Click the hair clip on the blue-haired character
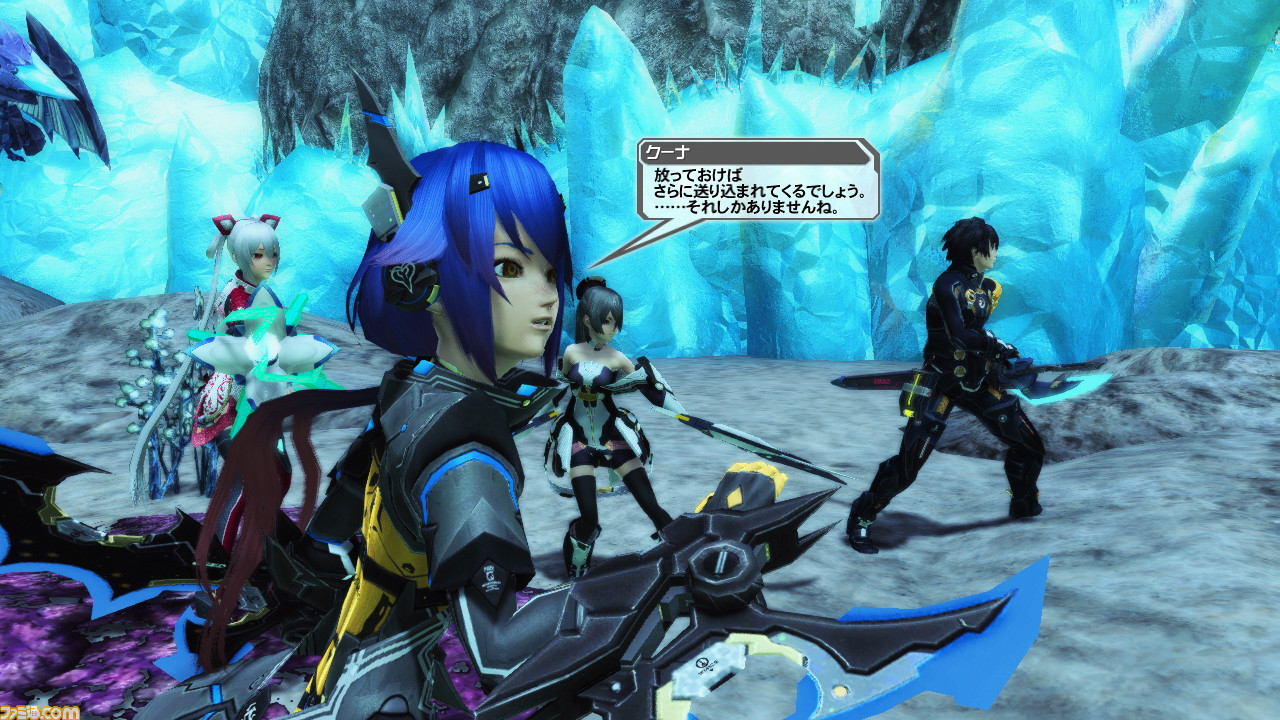 (477, 185)
